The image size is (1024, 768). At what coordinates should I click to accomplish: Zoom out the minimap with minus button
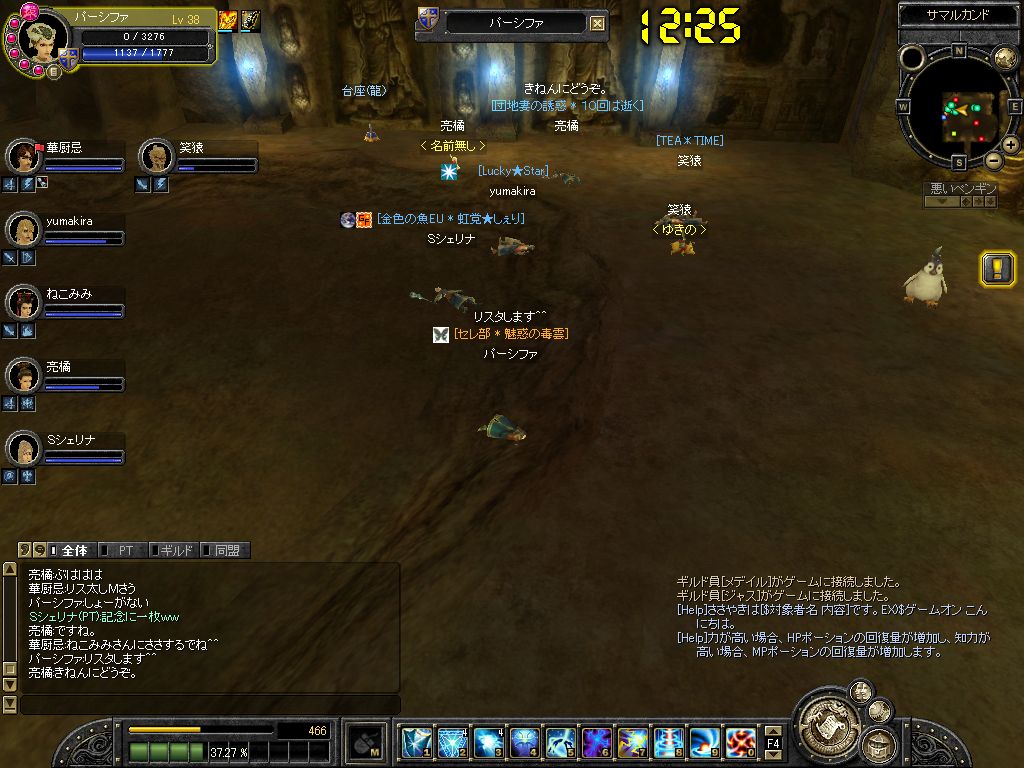click(993, 160)
